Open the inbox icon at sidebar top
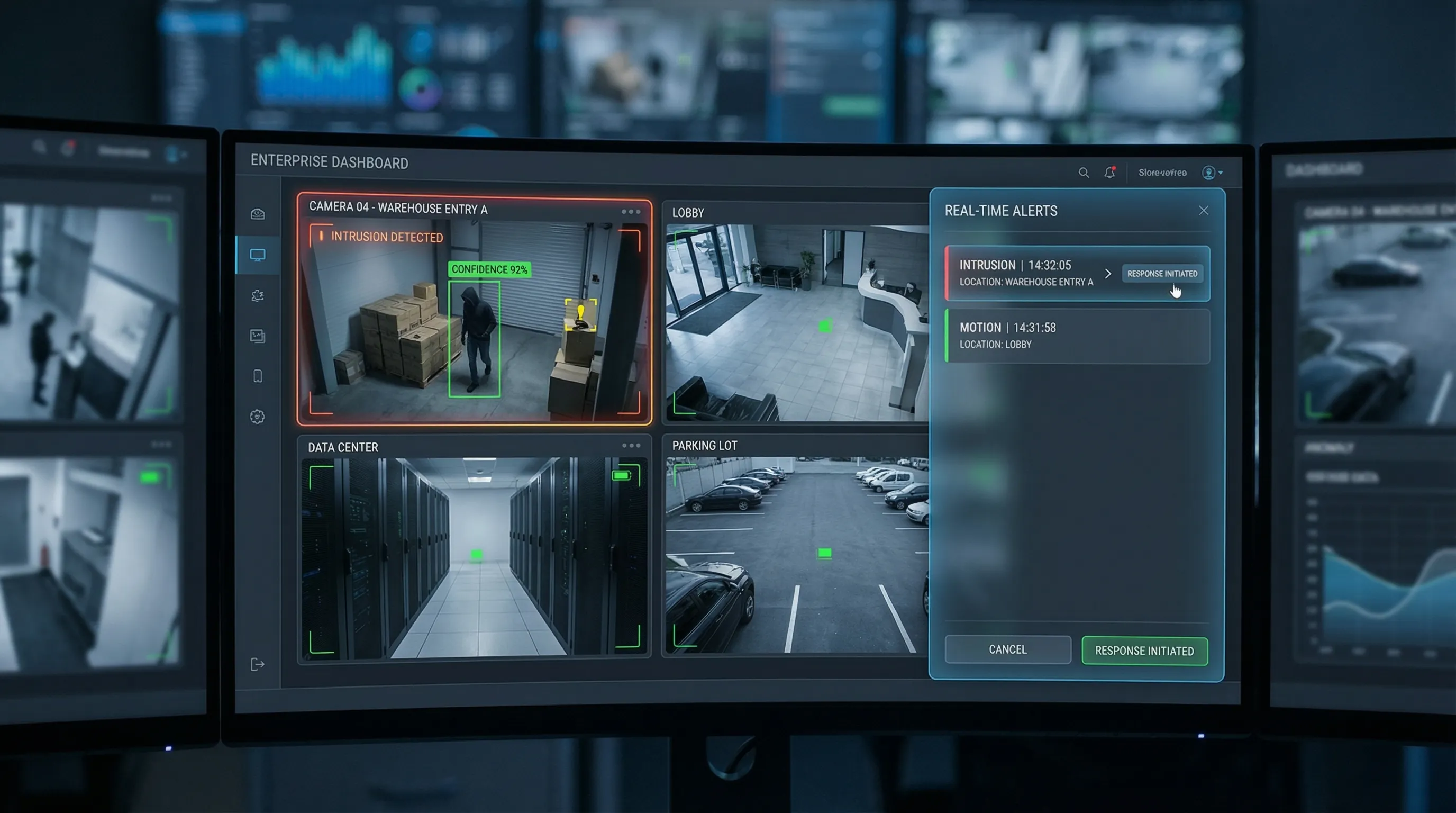The width and height of the screenshot is (1456, 813). [258, 212]
